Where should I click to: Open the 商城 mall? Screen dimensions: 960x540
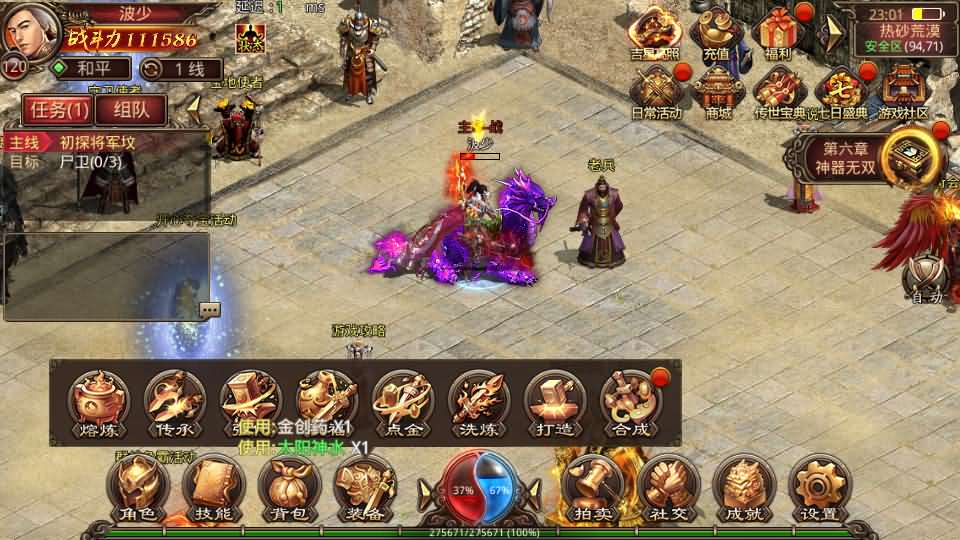click(x=718, y=92)
